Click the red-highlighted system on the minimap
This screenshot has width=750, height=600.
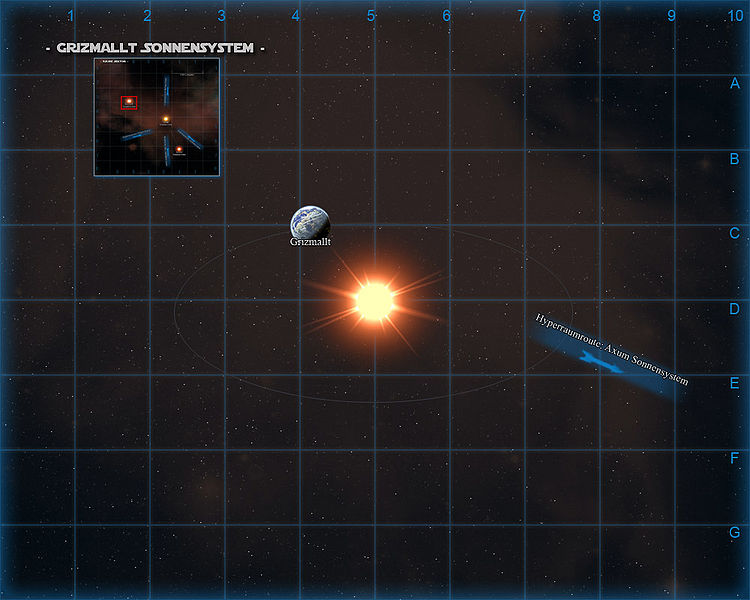coord(129,101)
